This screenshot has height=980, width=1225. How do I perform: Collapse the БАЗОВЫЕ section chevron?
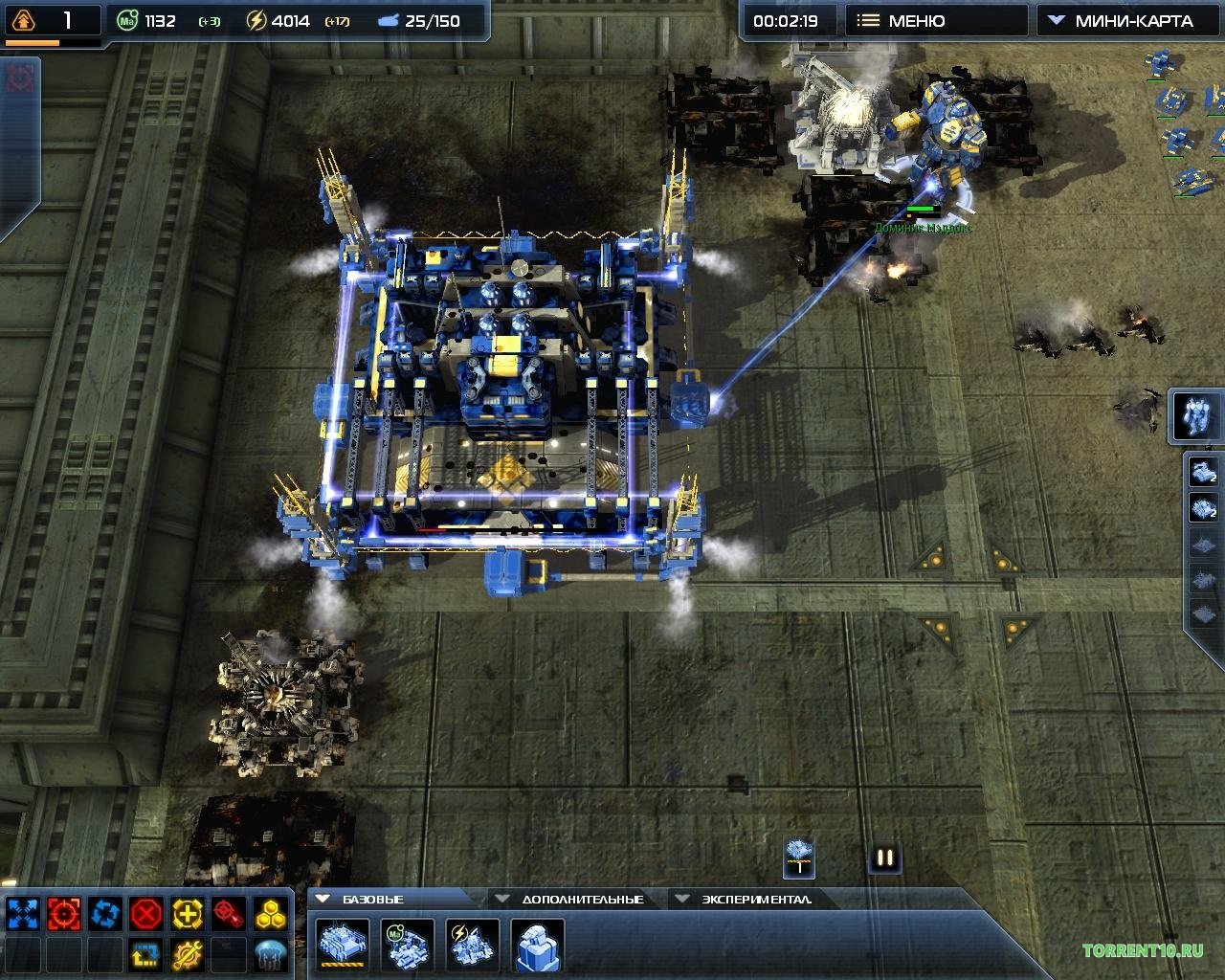pos(324,899)
